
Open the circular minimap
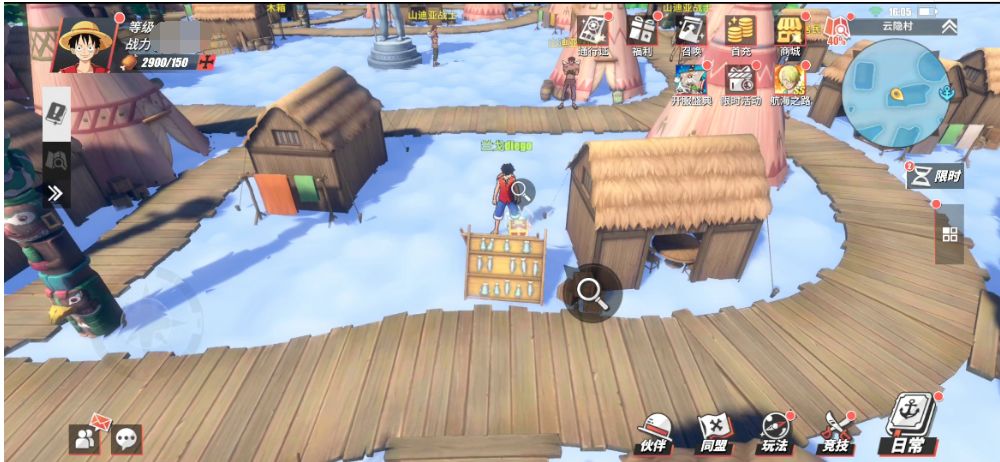(x=894, y=92)
